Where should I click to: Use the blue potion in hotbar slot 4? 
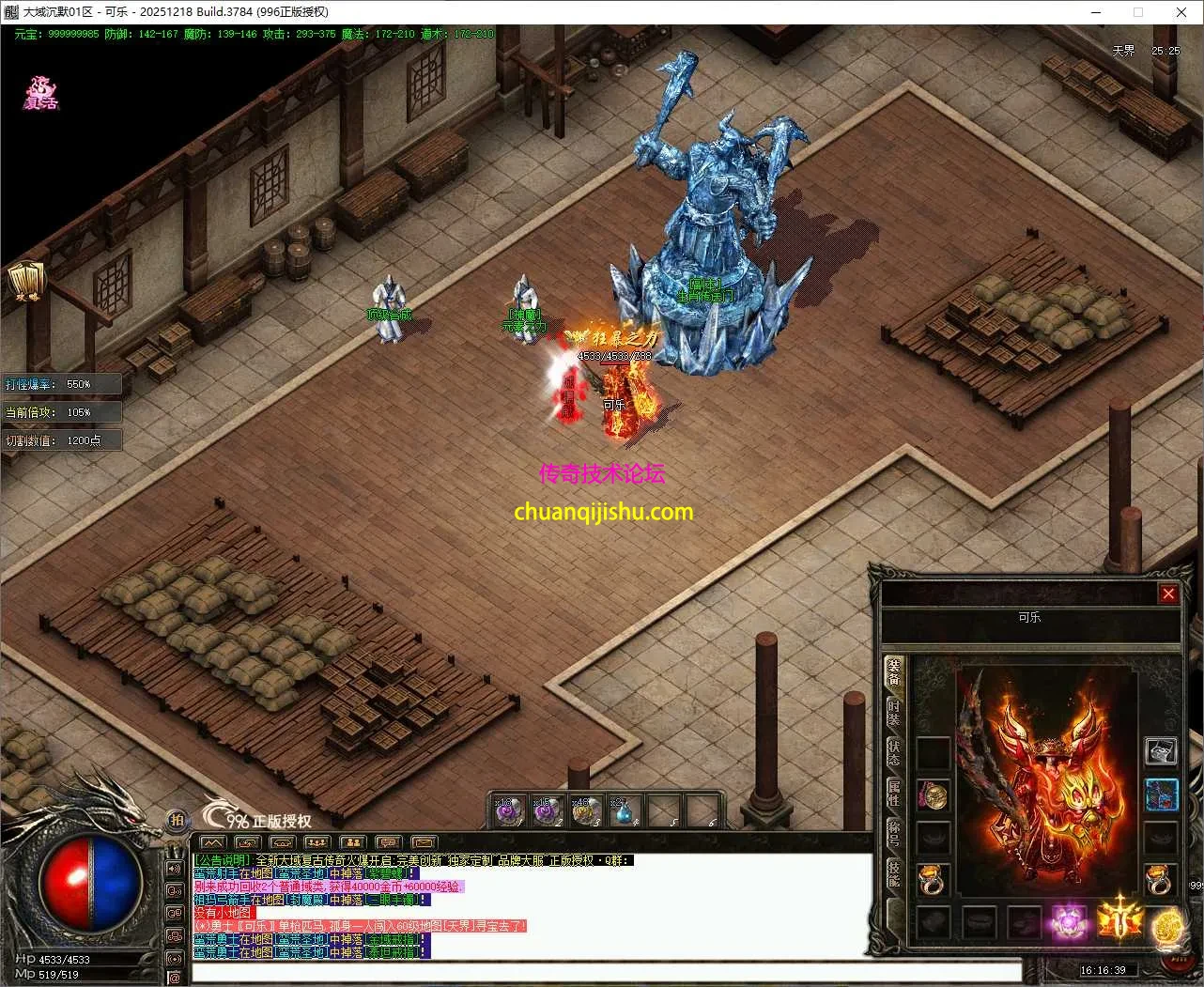coord(624,811)
